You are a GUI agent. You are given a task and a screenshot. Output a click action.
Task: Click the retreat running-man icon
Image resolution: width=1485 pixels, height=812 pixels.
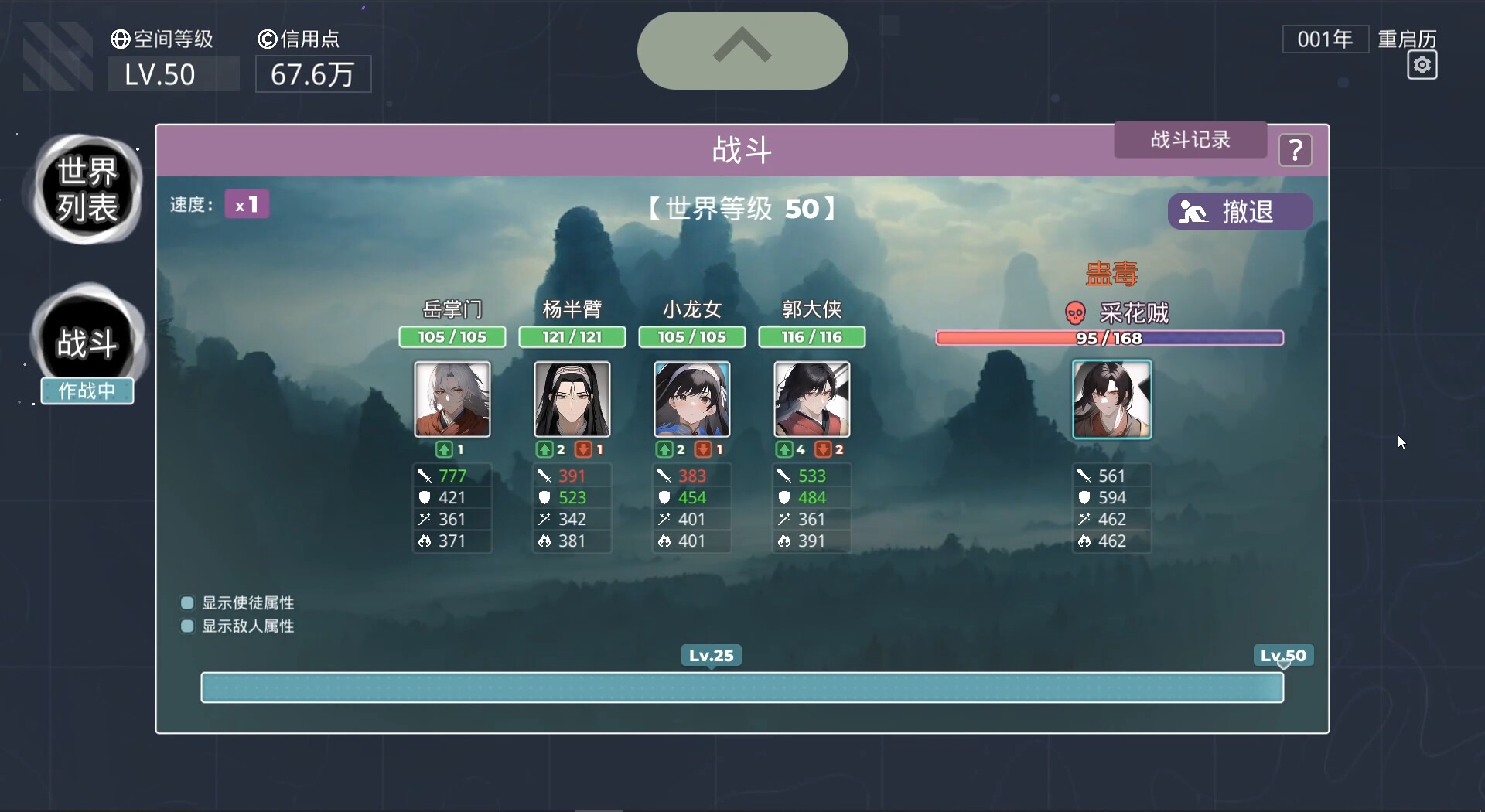[1193, 212]
